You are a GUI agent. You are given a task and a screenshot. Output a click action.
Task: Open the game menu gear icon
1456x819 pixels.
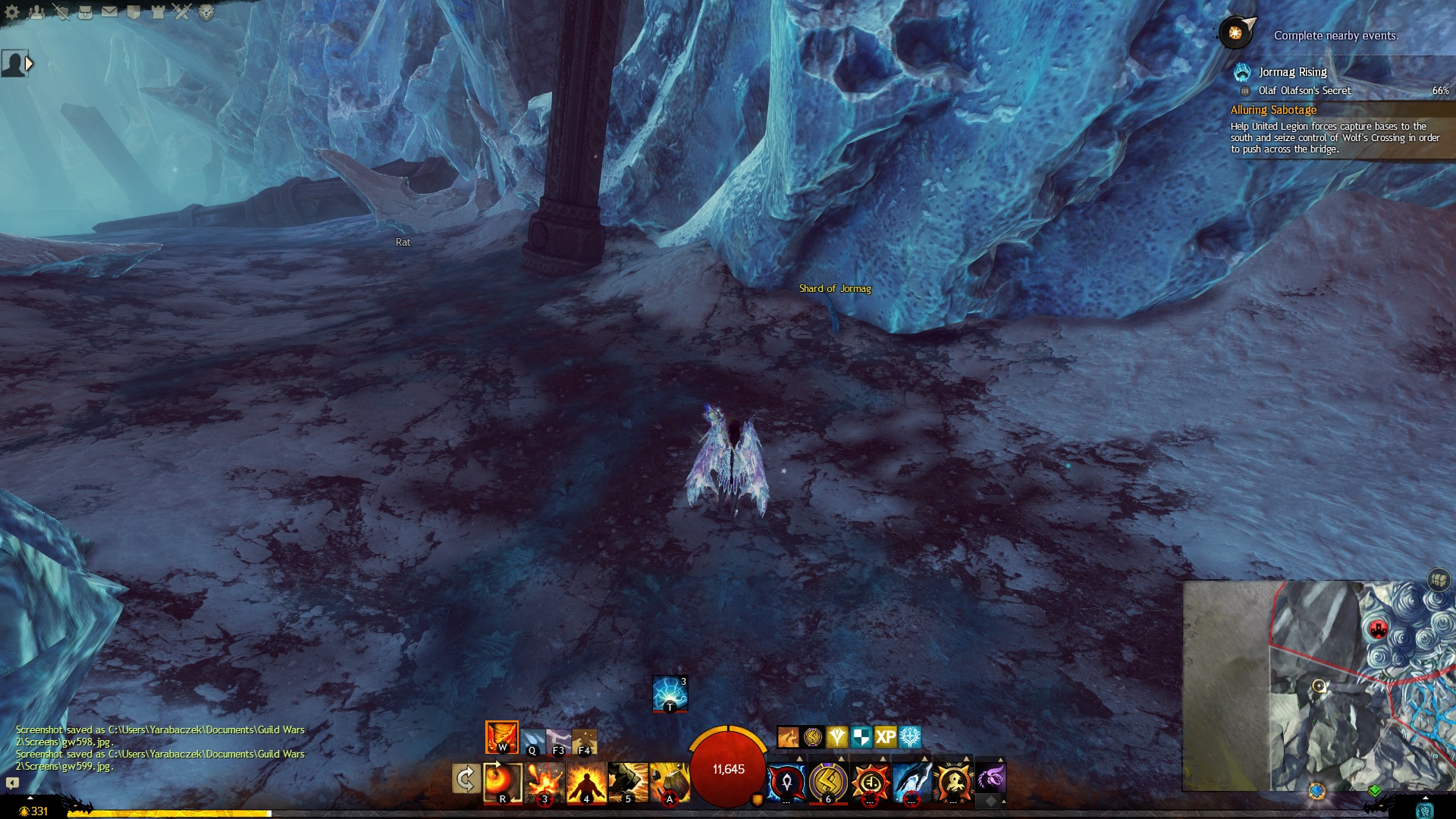point(12,11)
